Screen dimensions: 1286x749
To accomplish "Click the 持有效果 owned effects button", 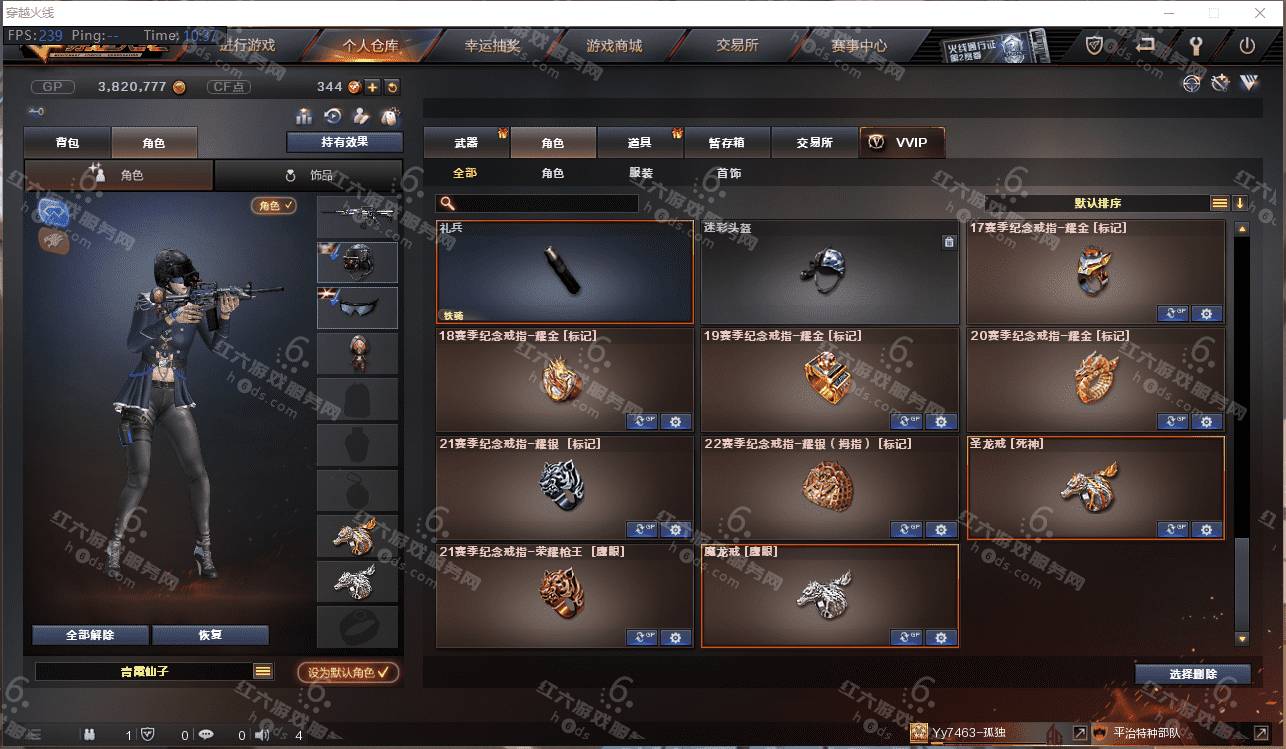I will 344,142.
